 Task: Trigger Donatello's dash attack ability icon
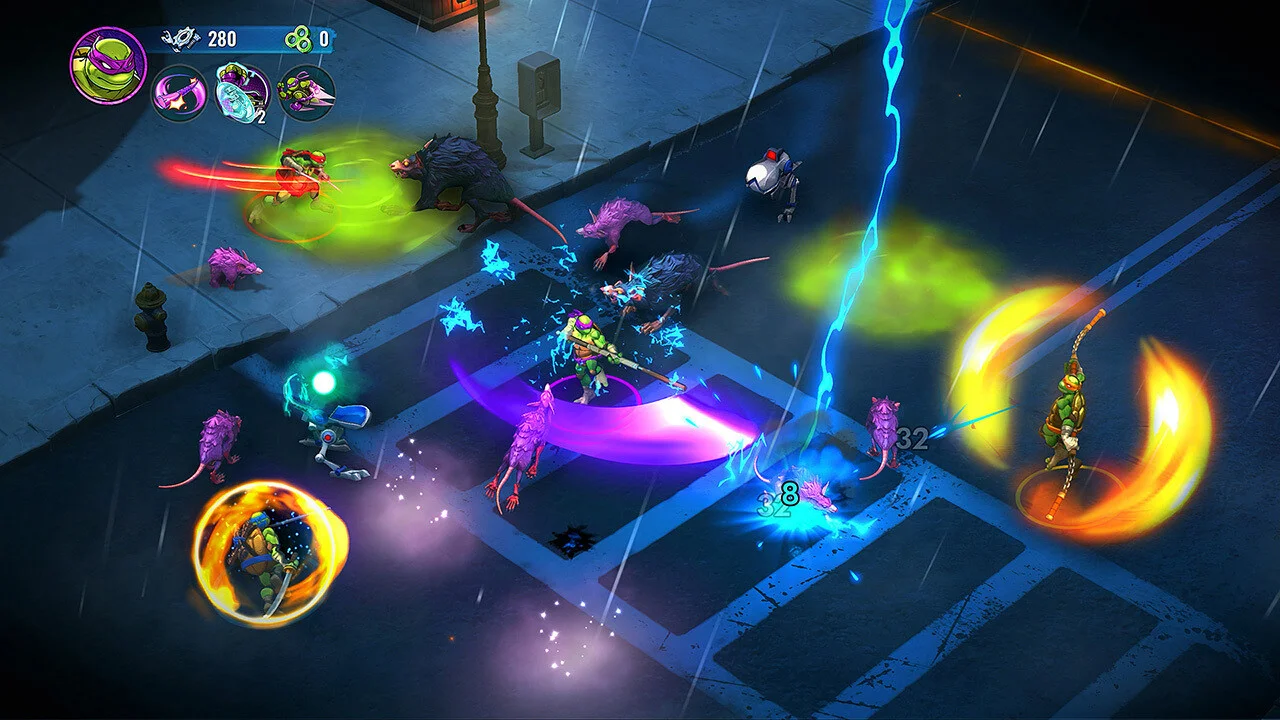[306, 93]
